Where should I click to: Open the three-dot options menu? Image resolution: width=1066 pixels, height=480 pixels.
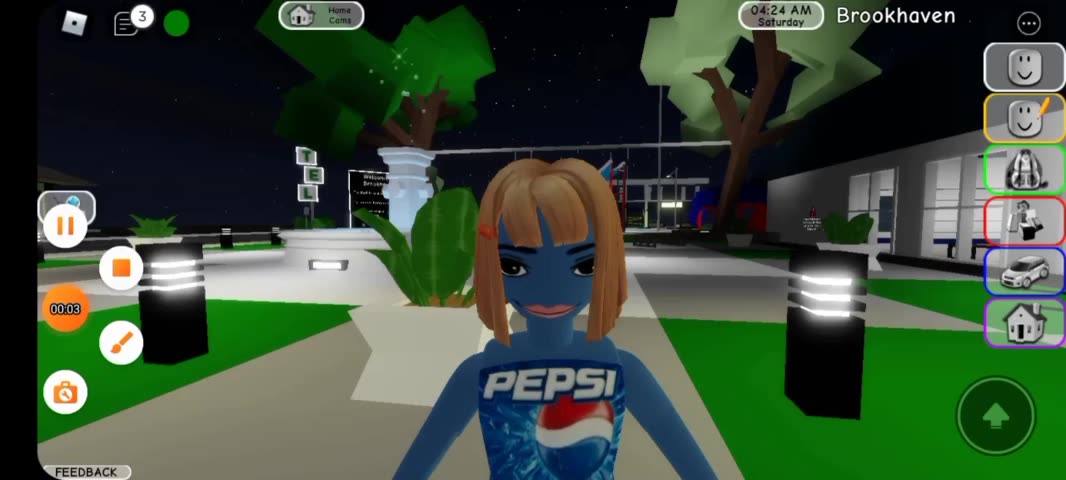click(x=1028, y=23)
